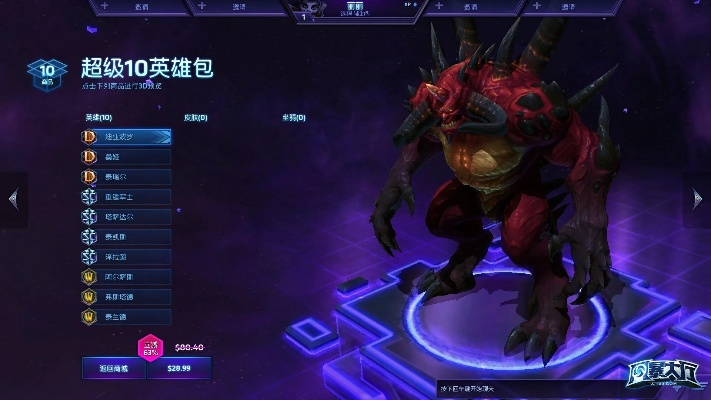Pick Arthas (阿尔萨斯) in the hero list
The width and height of the screenshot is (711, 400).
click(x=127, y=276)
